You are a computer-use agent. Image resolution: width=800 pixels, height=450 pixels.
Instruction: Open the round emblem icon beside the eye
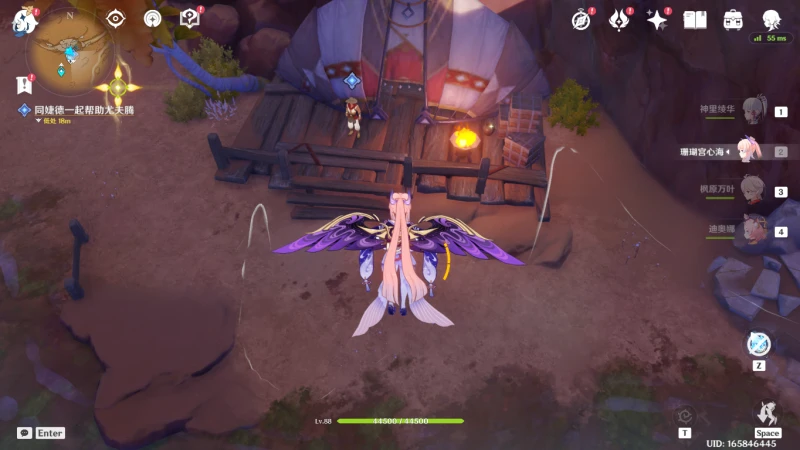click(152, 18)
